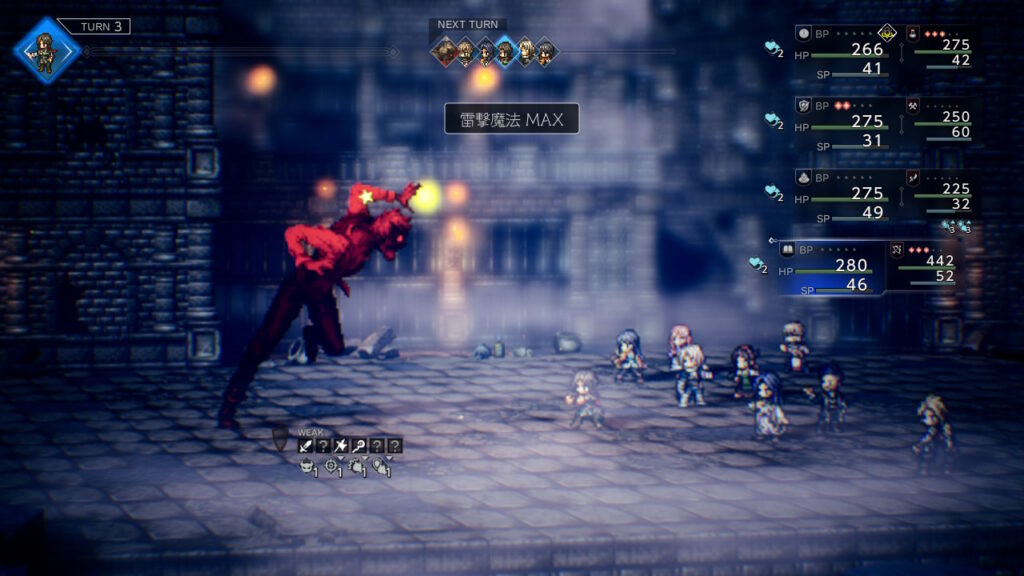Select the current-turn character portrait diamond

(x=46, y=50)
